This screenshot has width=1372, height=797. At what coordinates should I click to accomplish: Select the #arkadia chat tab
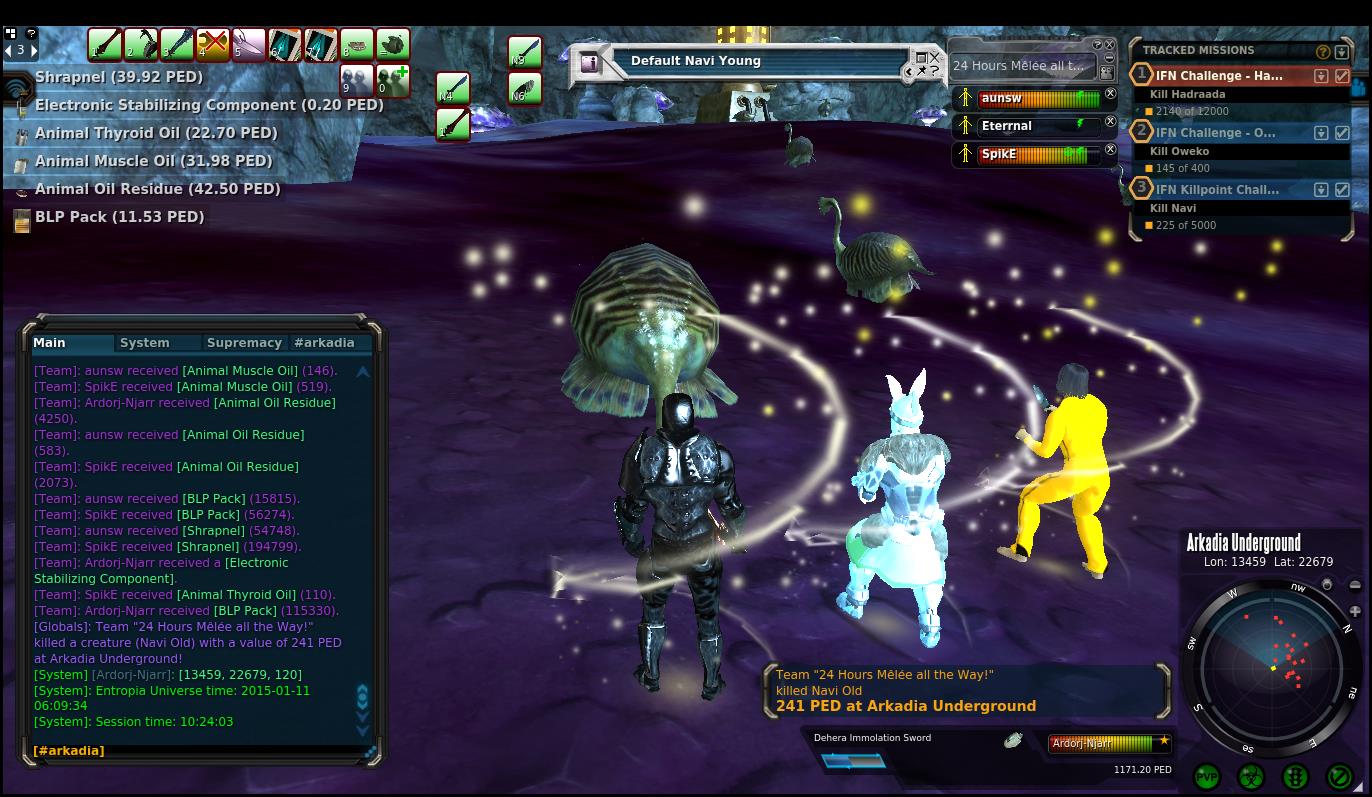324,343
